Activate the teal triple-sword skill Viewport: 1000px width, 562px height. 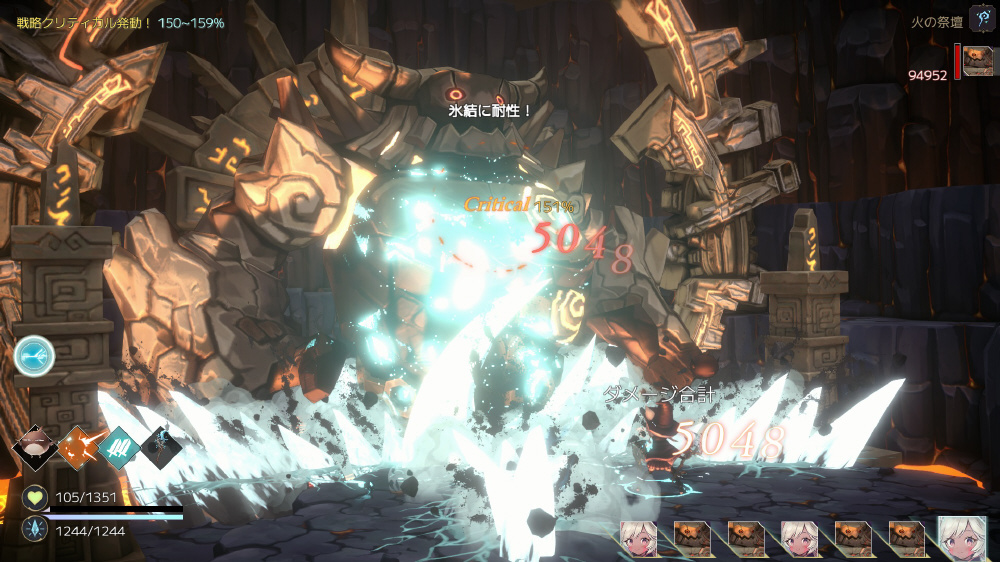[117, 448]
